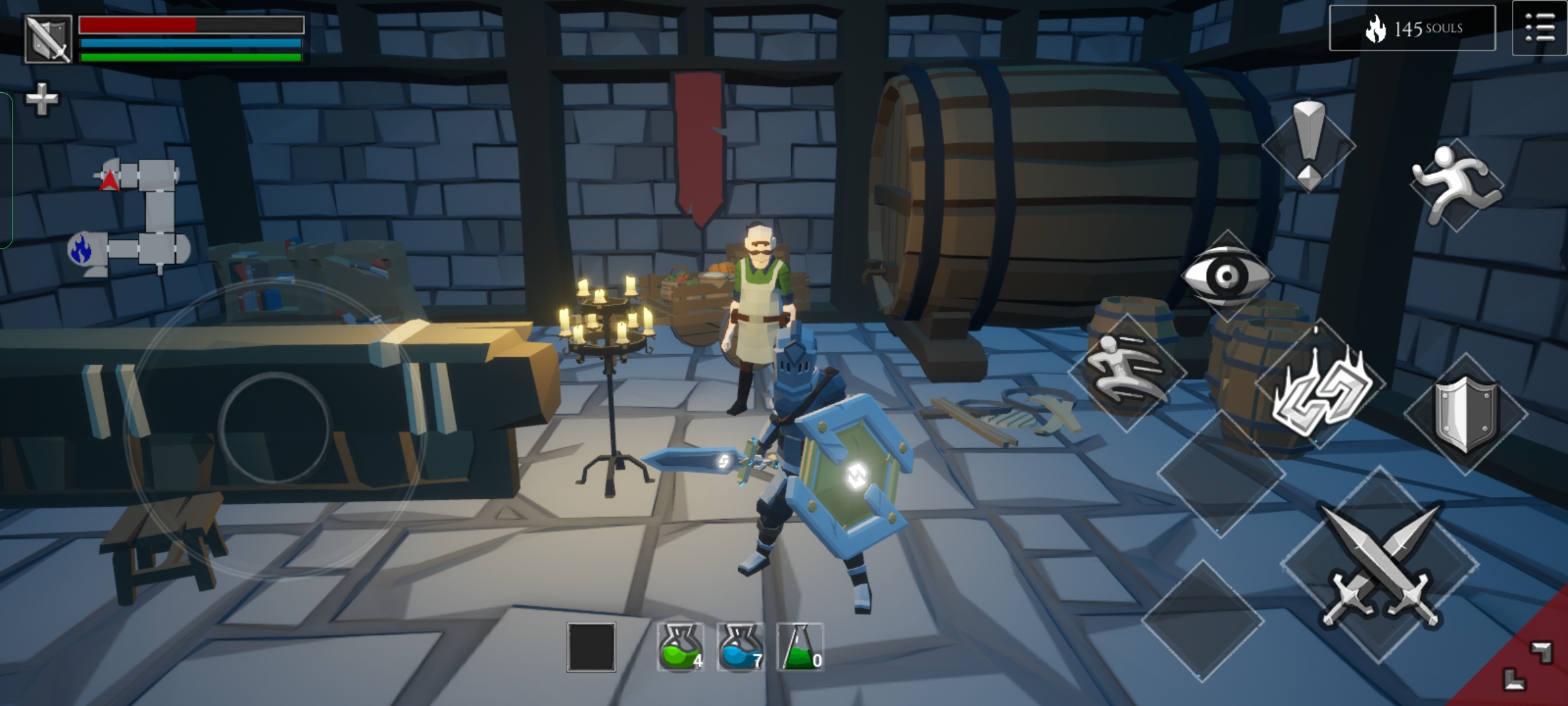Drink the blue mana potion
The image size is (1568, 706).
pyautogui.click(x=740, y=647)
